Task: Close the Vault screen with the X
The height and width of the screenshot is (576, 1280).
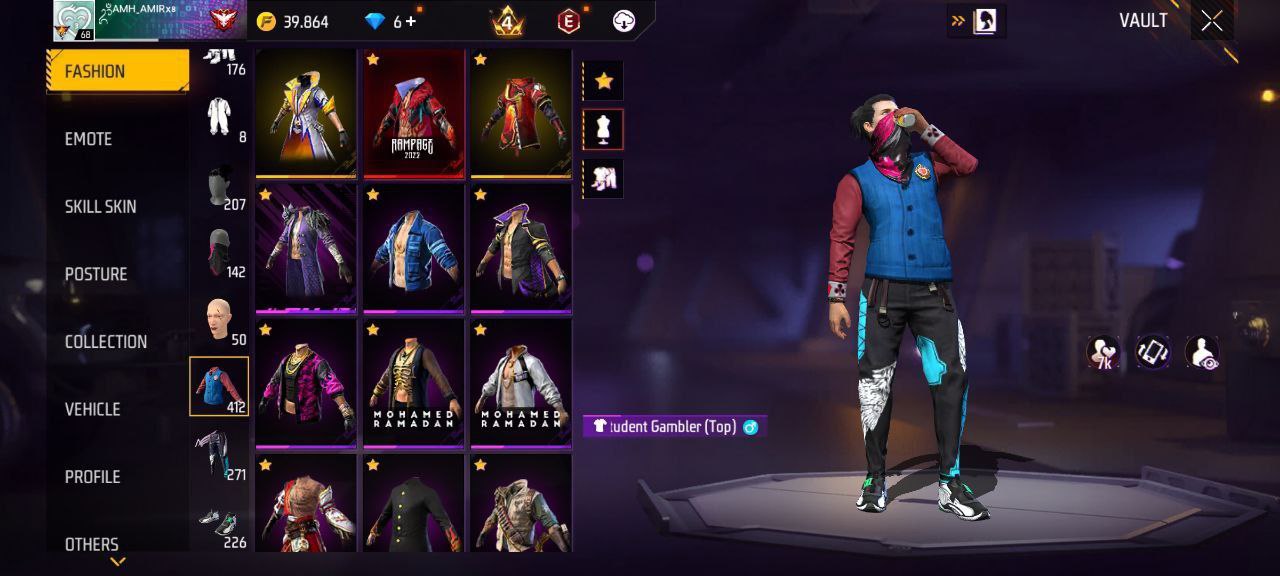Action: [1212, 22]
